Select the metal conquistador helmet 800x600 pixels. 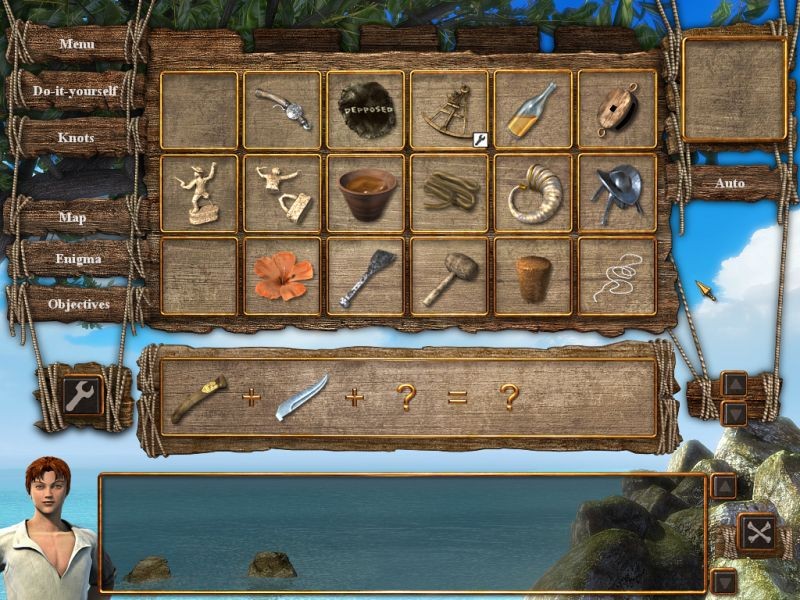[x=616, y=193]
